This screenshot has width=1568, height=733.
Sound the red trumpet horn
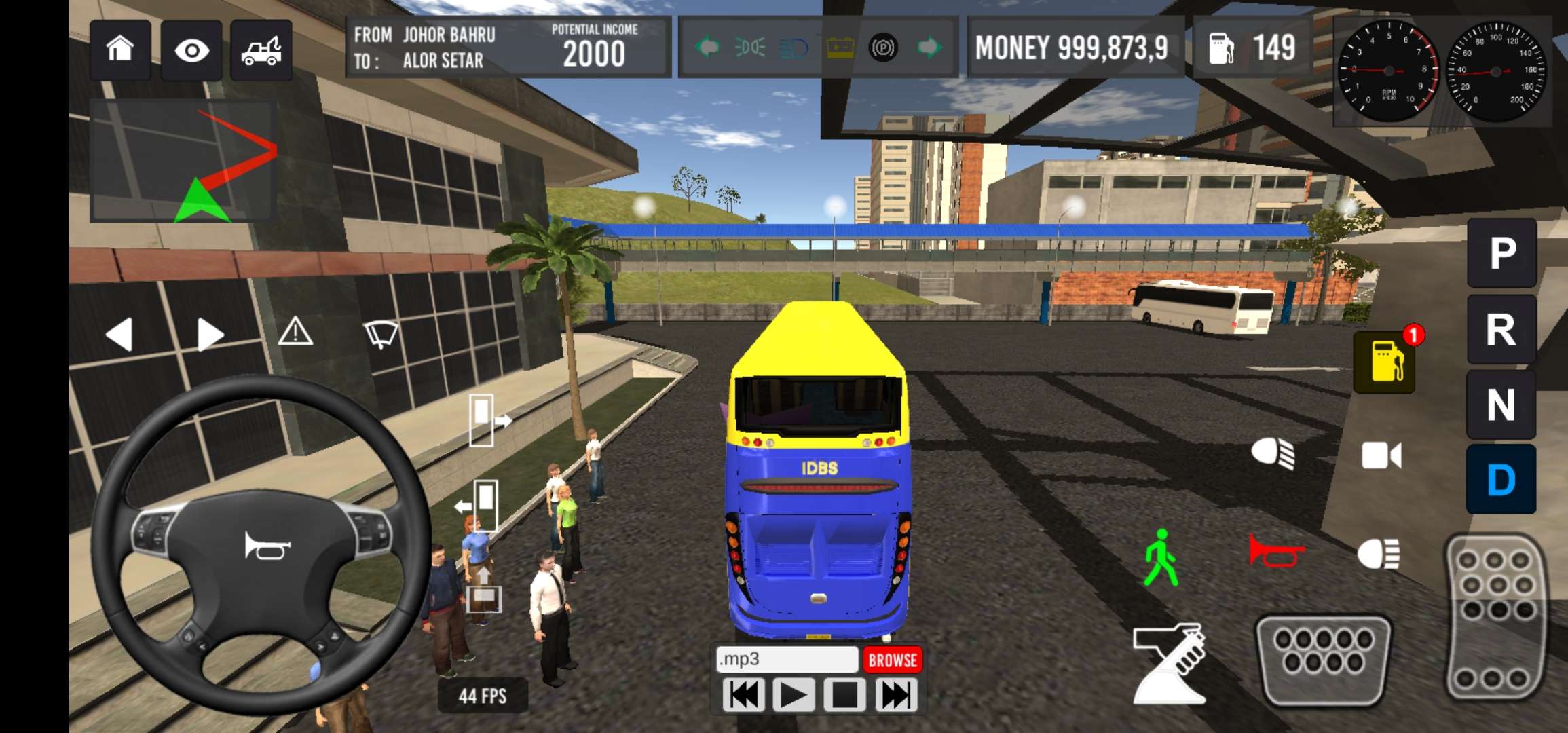1275,551
